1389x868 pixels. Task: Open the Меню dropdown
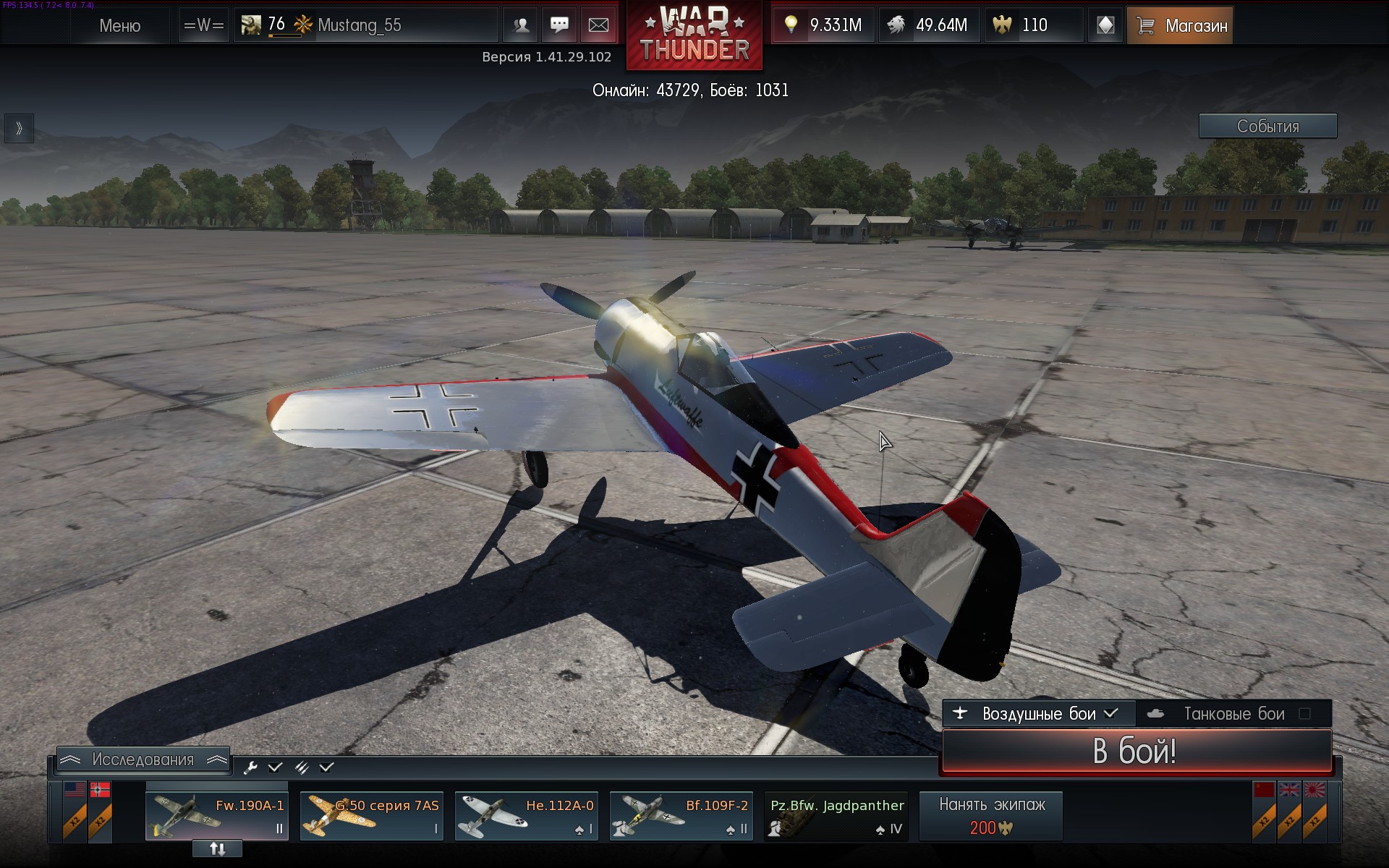tap(120, 26)
